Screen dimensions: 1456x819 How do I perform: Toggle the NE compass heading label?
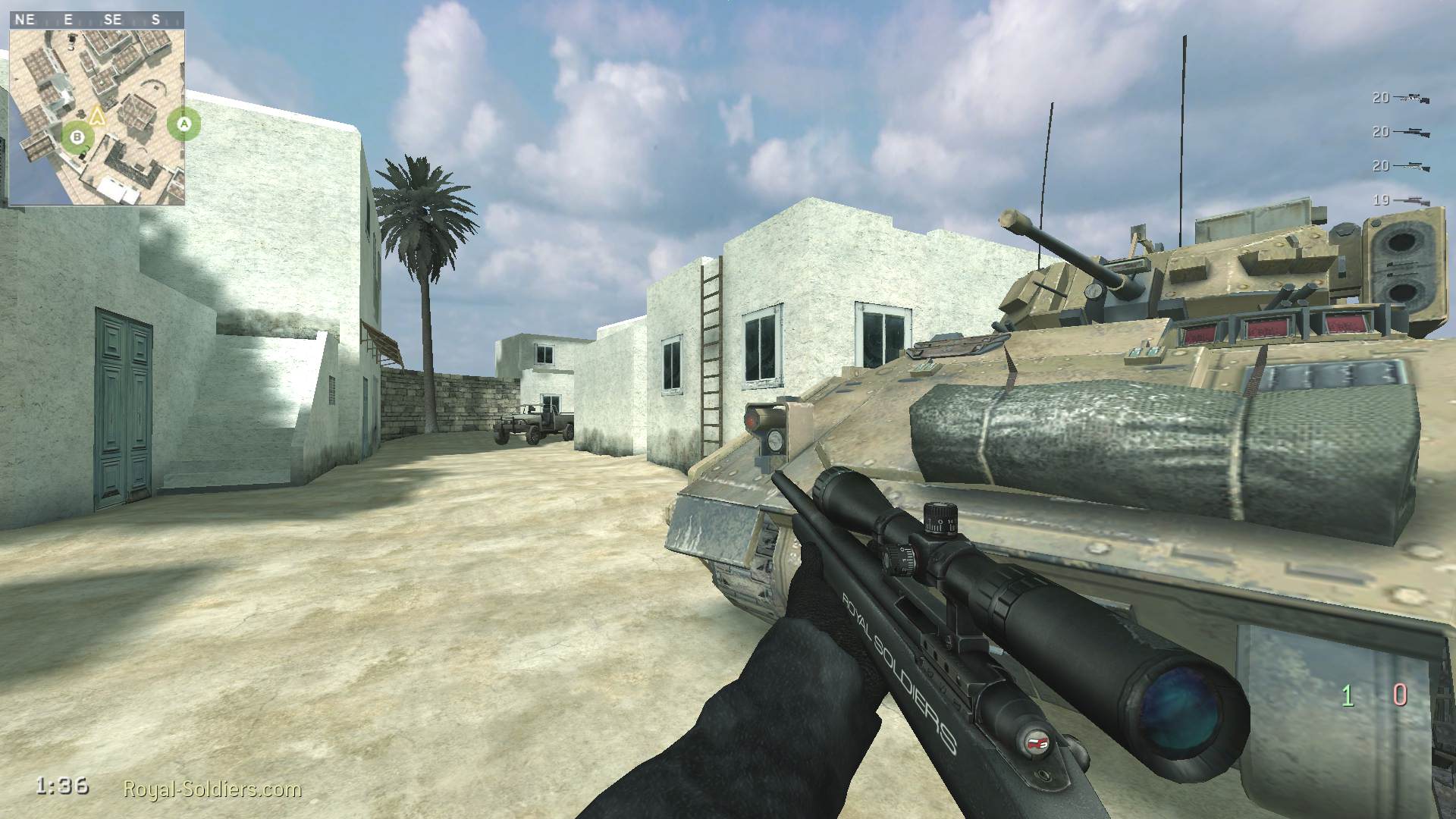click(24, 19)
